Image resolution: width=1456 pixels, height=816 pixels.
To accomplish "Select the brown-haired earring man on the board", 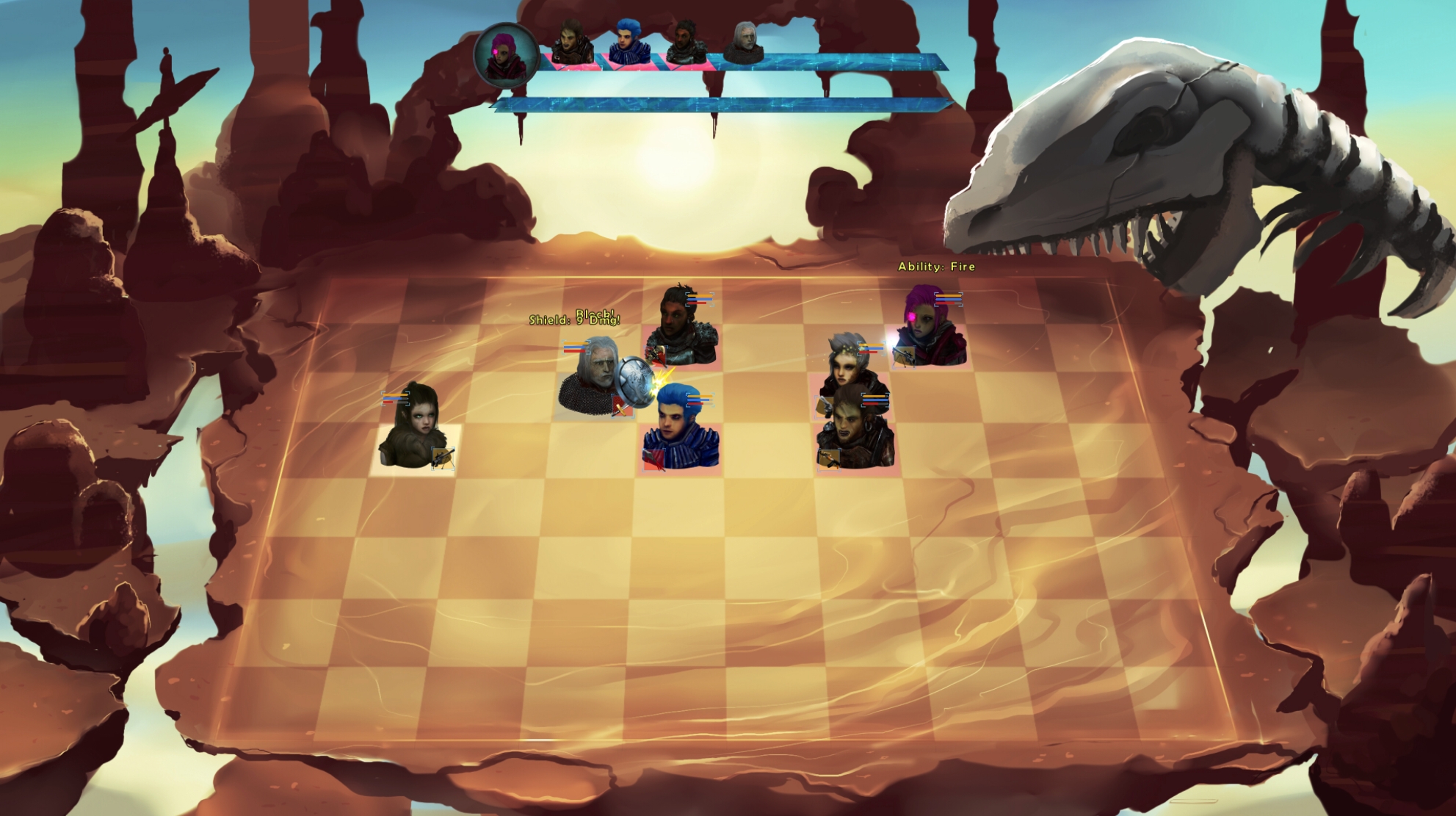I will [854, 432].
